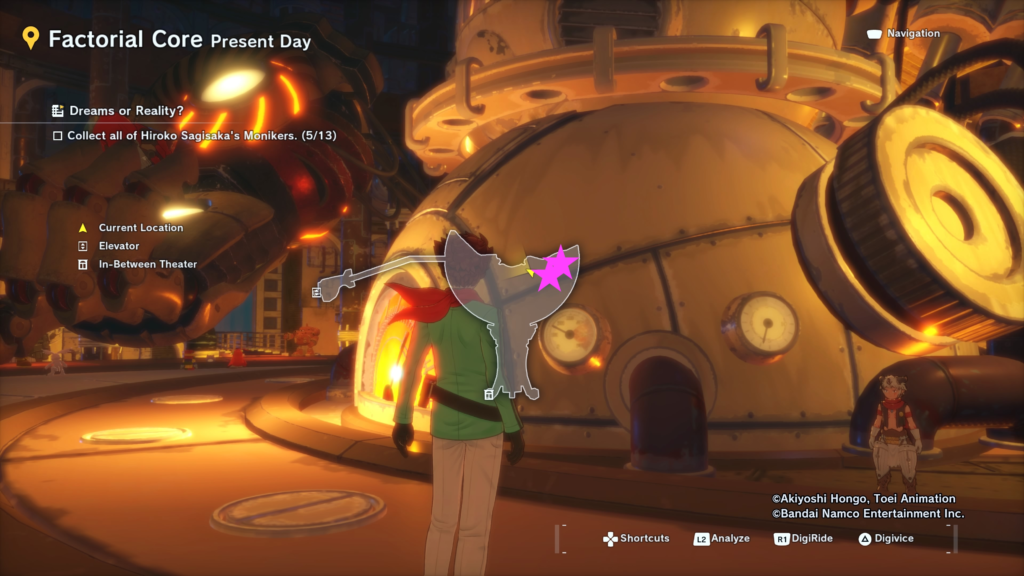
Task: Click the In-Between Theater icon on the map
Action: coord(488,395)
